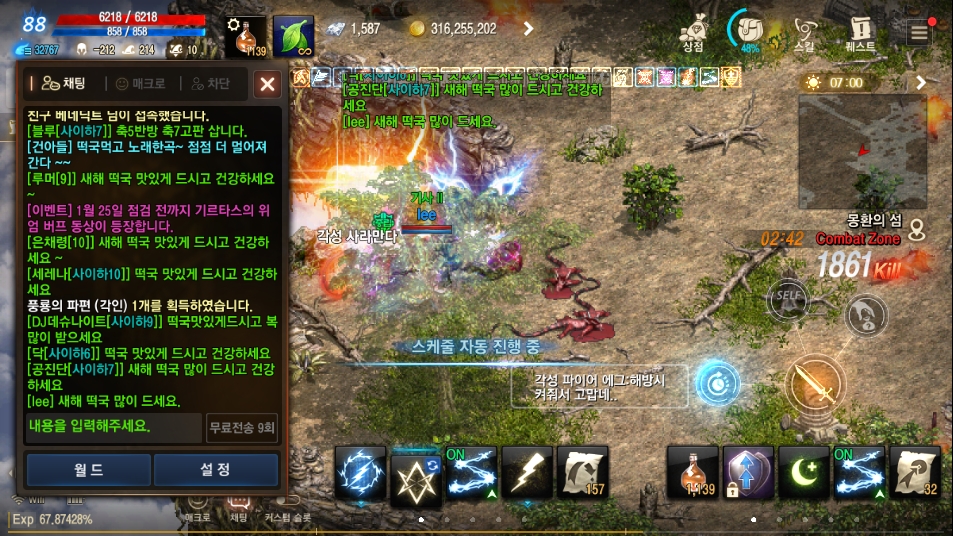Open the 차단 (block) tab
This screenshot has height=536, width=953.
[x=211, y=85]
